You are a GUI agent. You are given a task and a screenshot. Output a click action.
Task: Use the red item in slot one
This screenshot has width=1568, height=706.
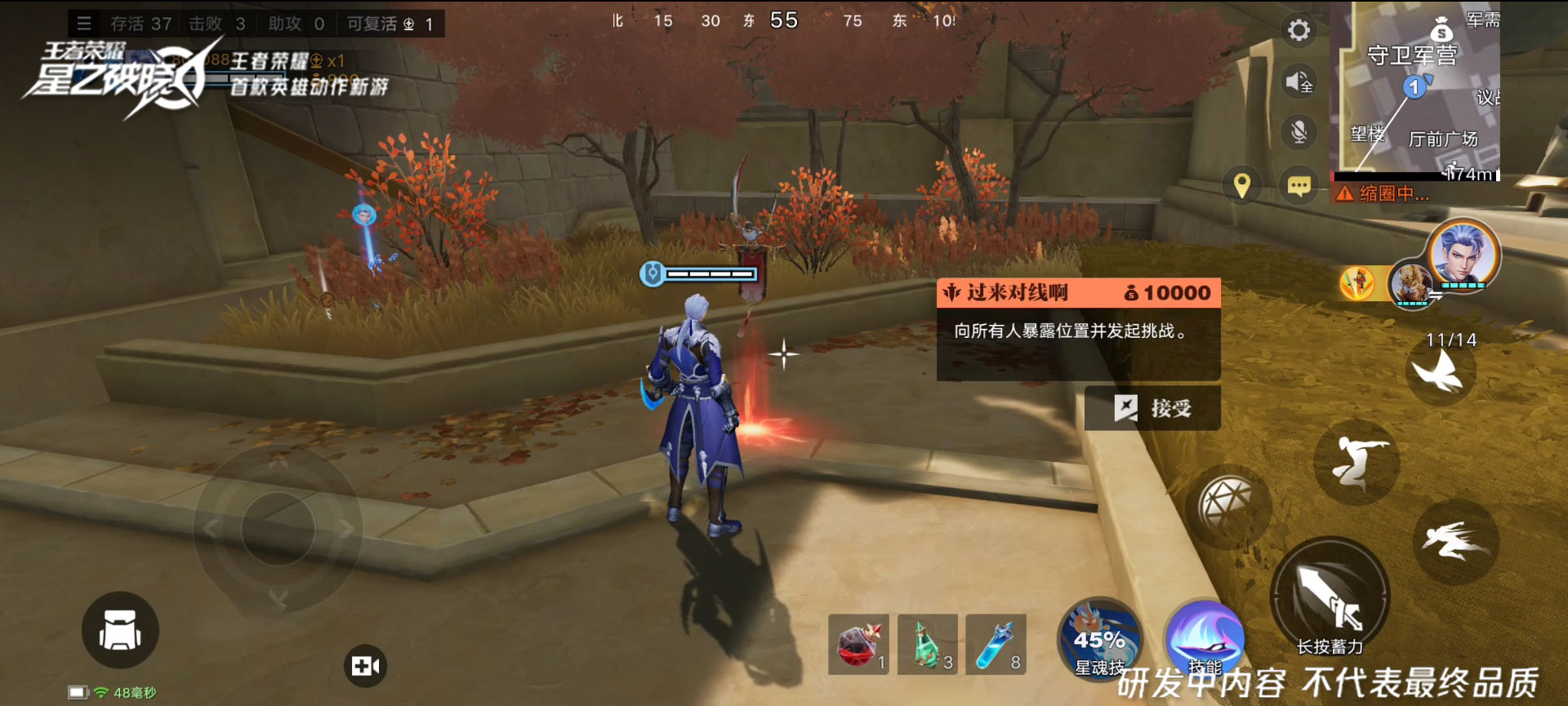pos(858,645)
